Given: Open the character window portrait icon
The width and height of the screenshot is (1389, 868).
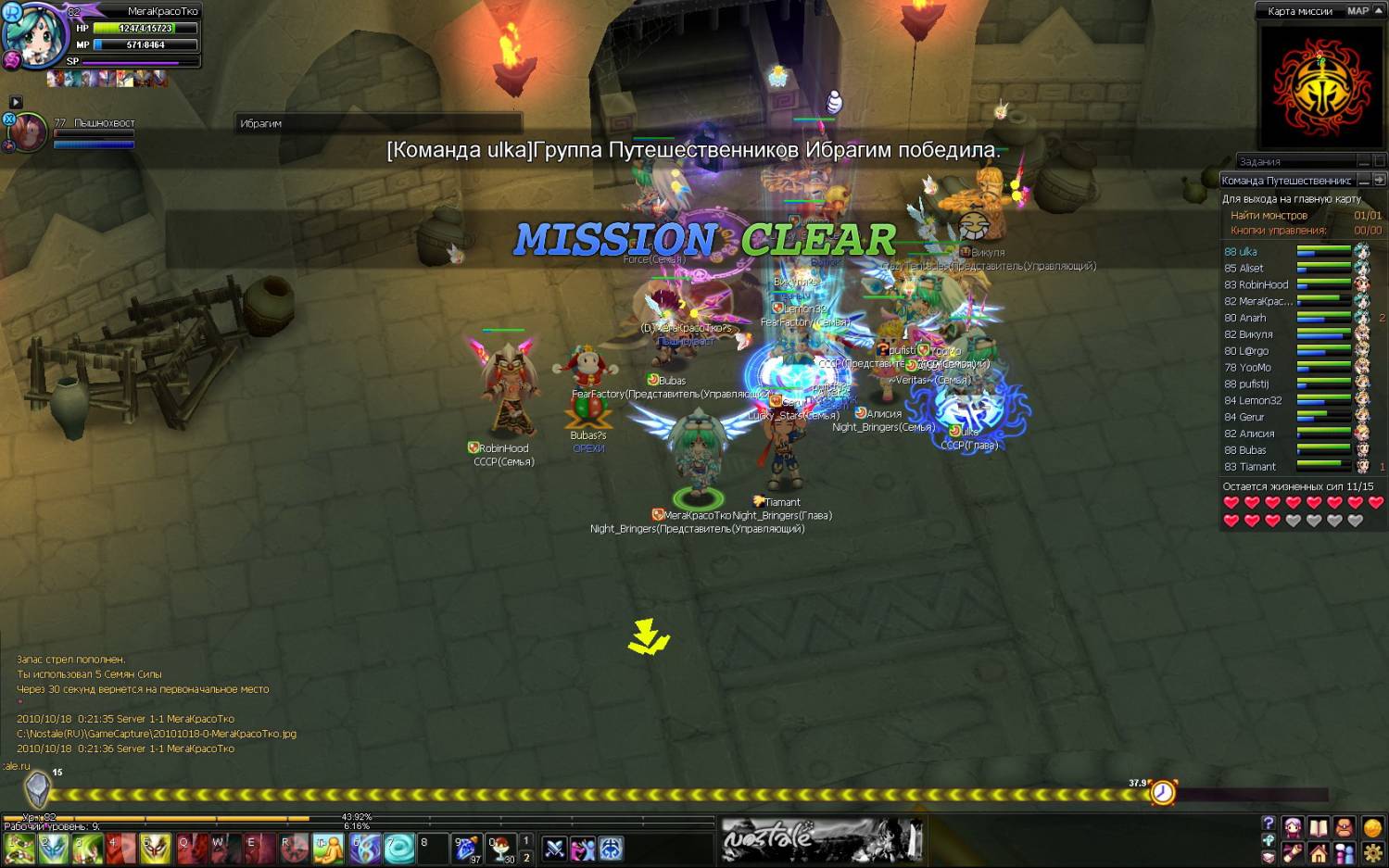Looking at the screenshot, I should [x=1292, y=827].
